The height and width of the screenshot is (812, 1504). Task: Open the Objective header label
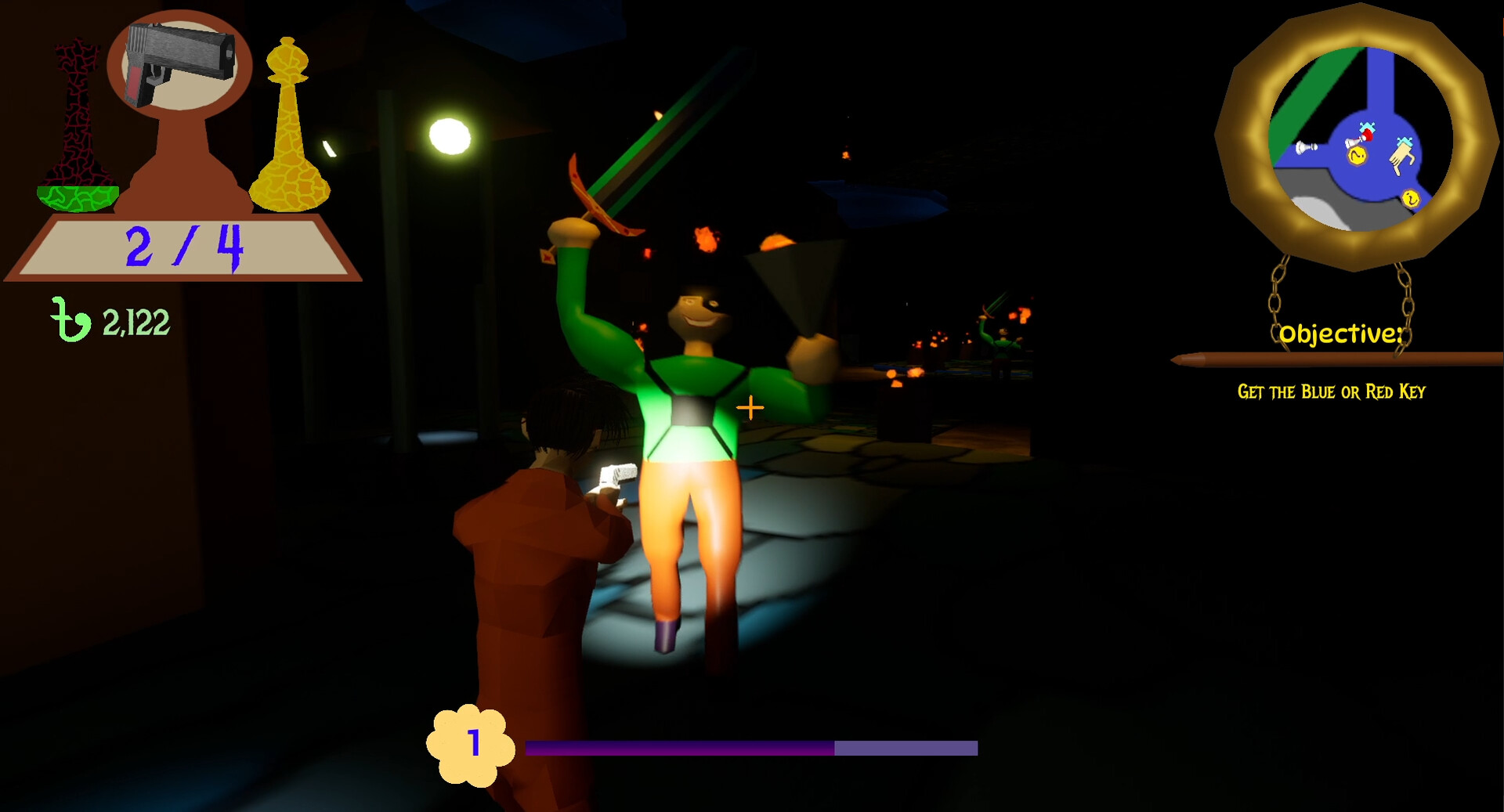click(x=1341, y=334)
